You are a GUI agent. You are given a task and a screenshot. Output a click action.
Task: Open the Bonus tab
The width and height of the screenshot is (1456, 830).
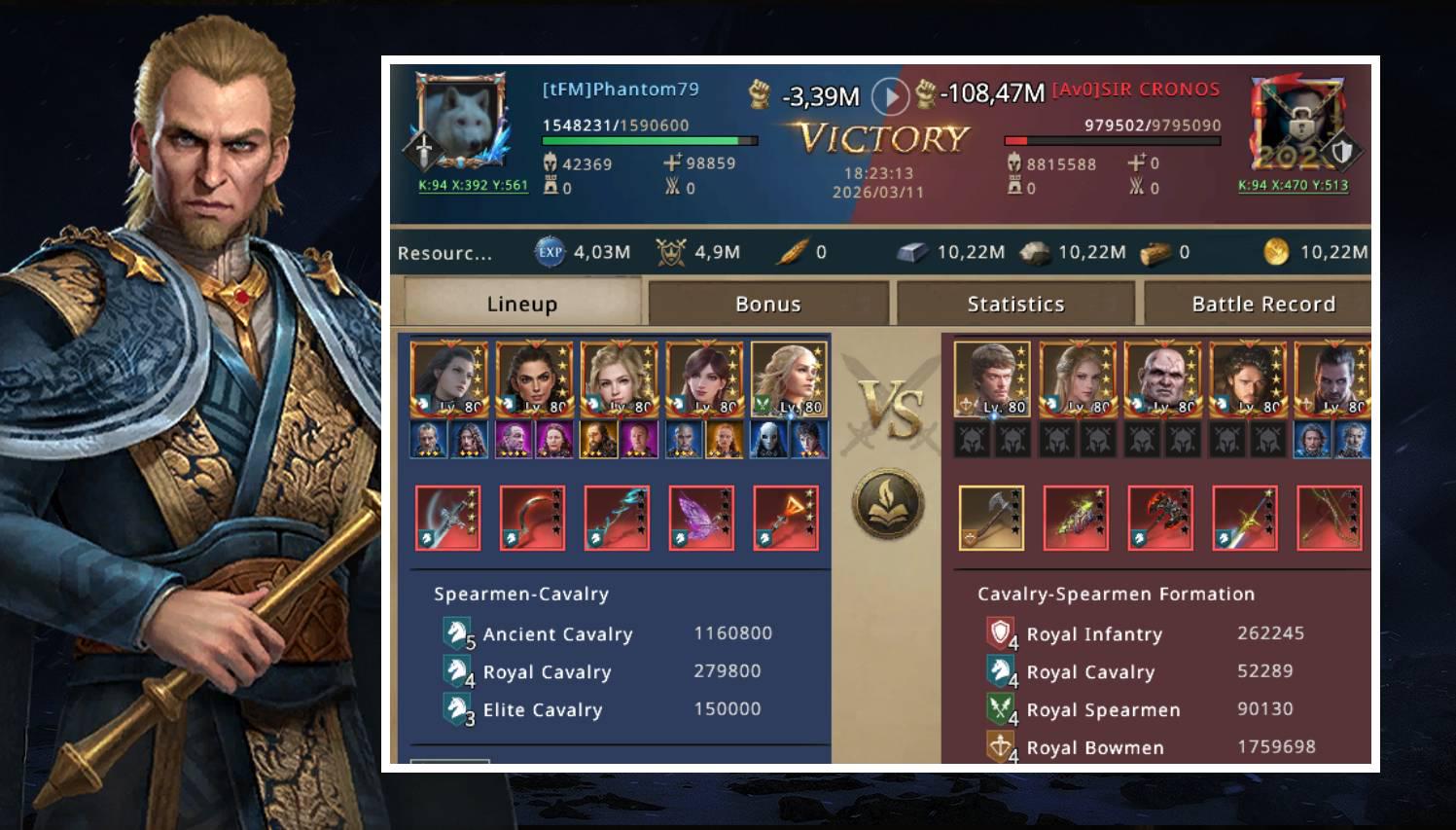(767, 304)
